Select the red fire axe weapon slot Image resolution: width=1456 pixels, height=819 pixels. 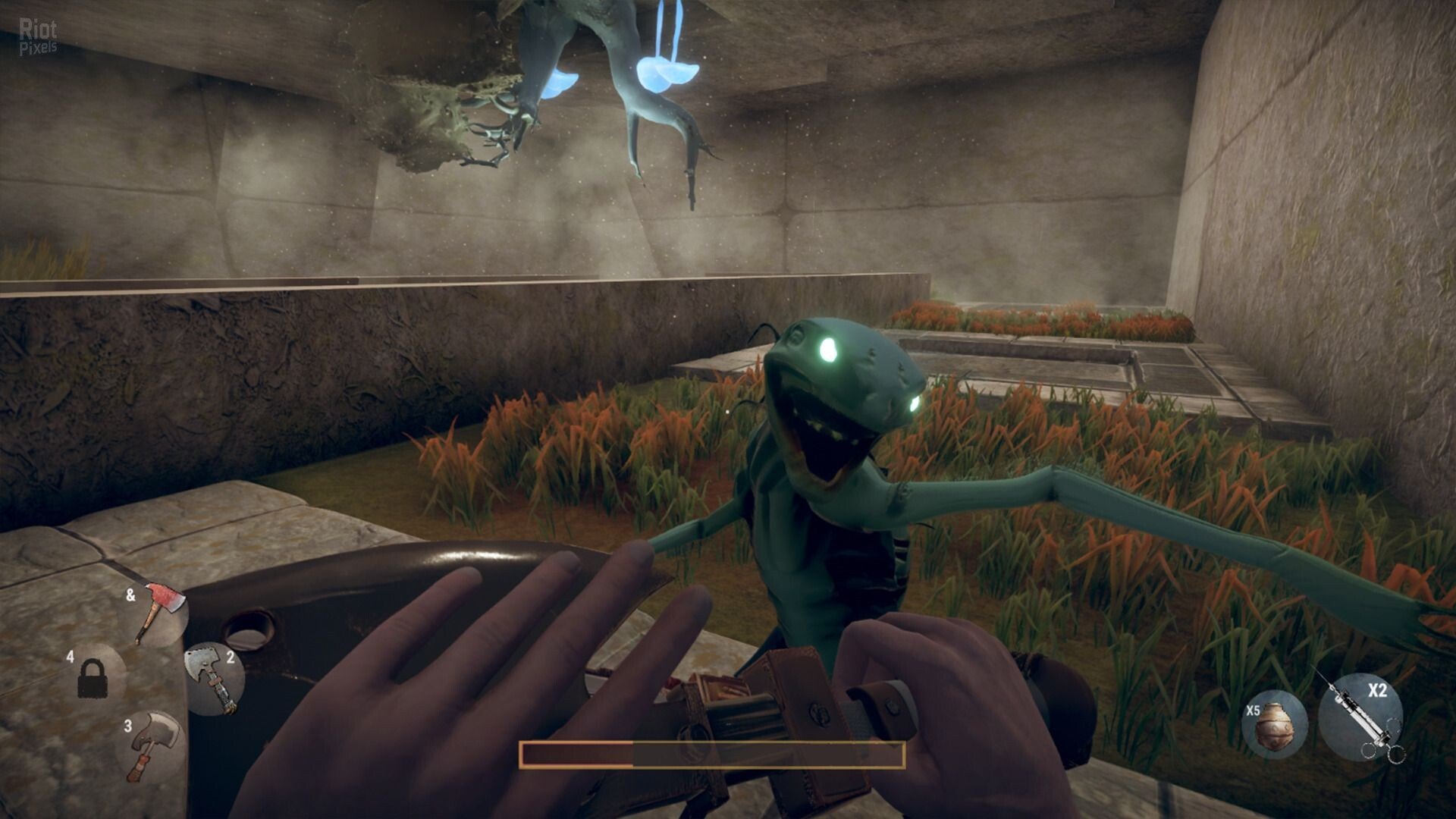160,611
